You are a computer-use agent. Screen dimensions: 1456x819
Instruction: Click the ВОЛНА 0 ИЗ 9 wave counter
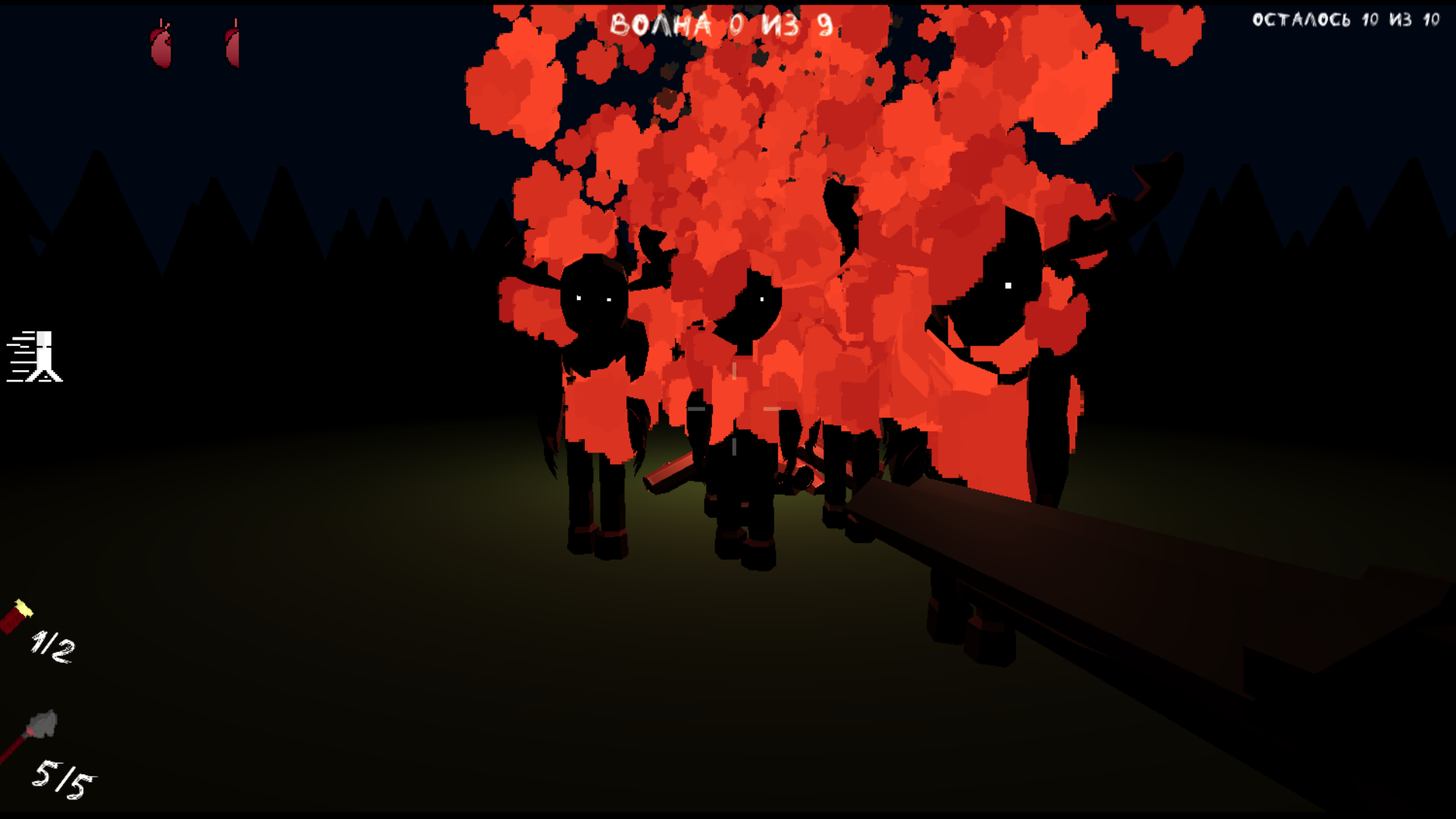point(720,23)
